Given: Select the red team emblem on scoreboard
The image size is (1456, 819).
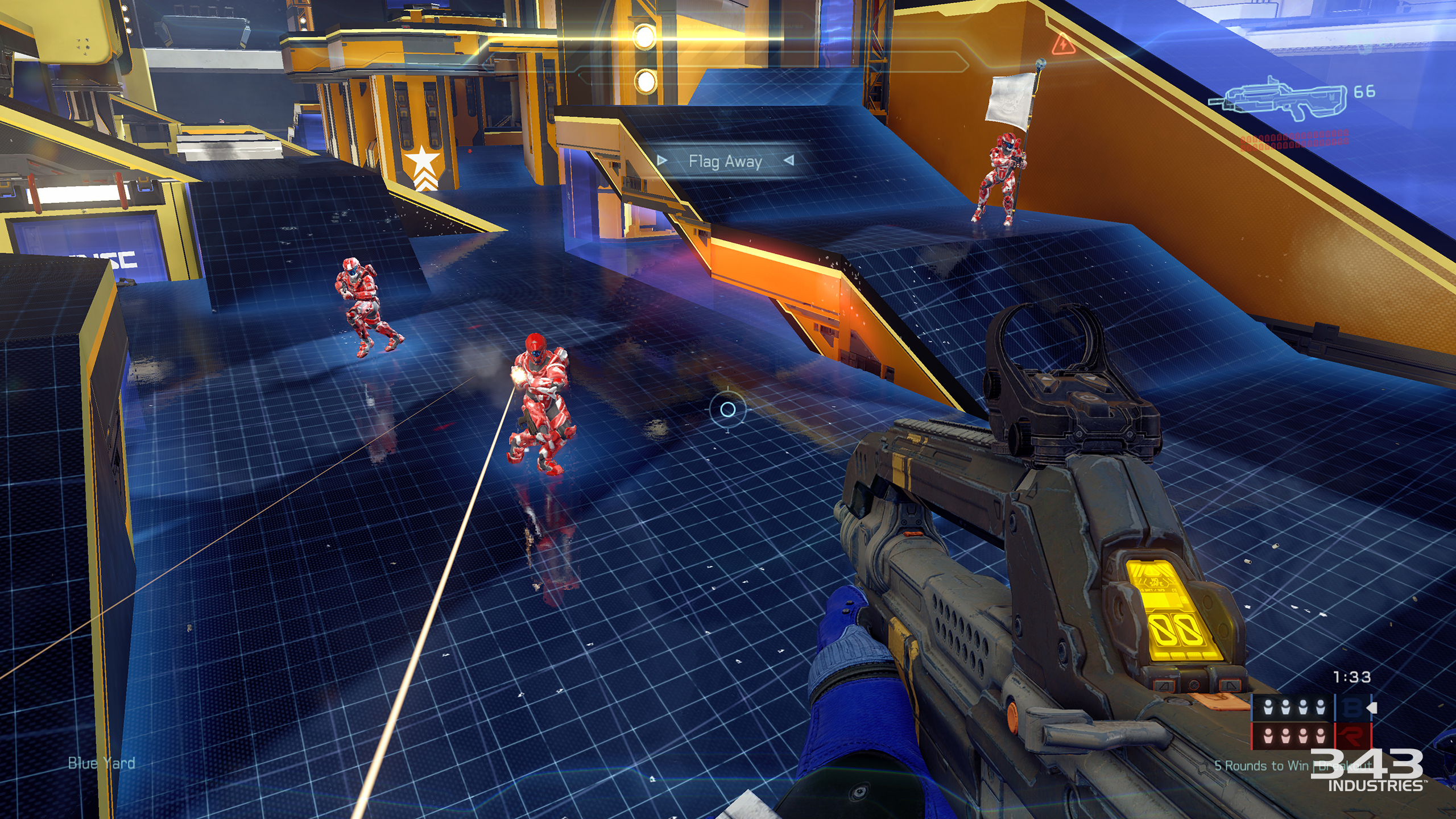Looking at the screenshot, I should pyautogui.click(x=1353, y=737).
